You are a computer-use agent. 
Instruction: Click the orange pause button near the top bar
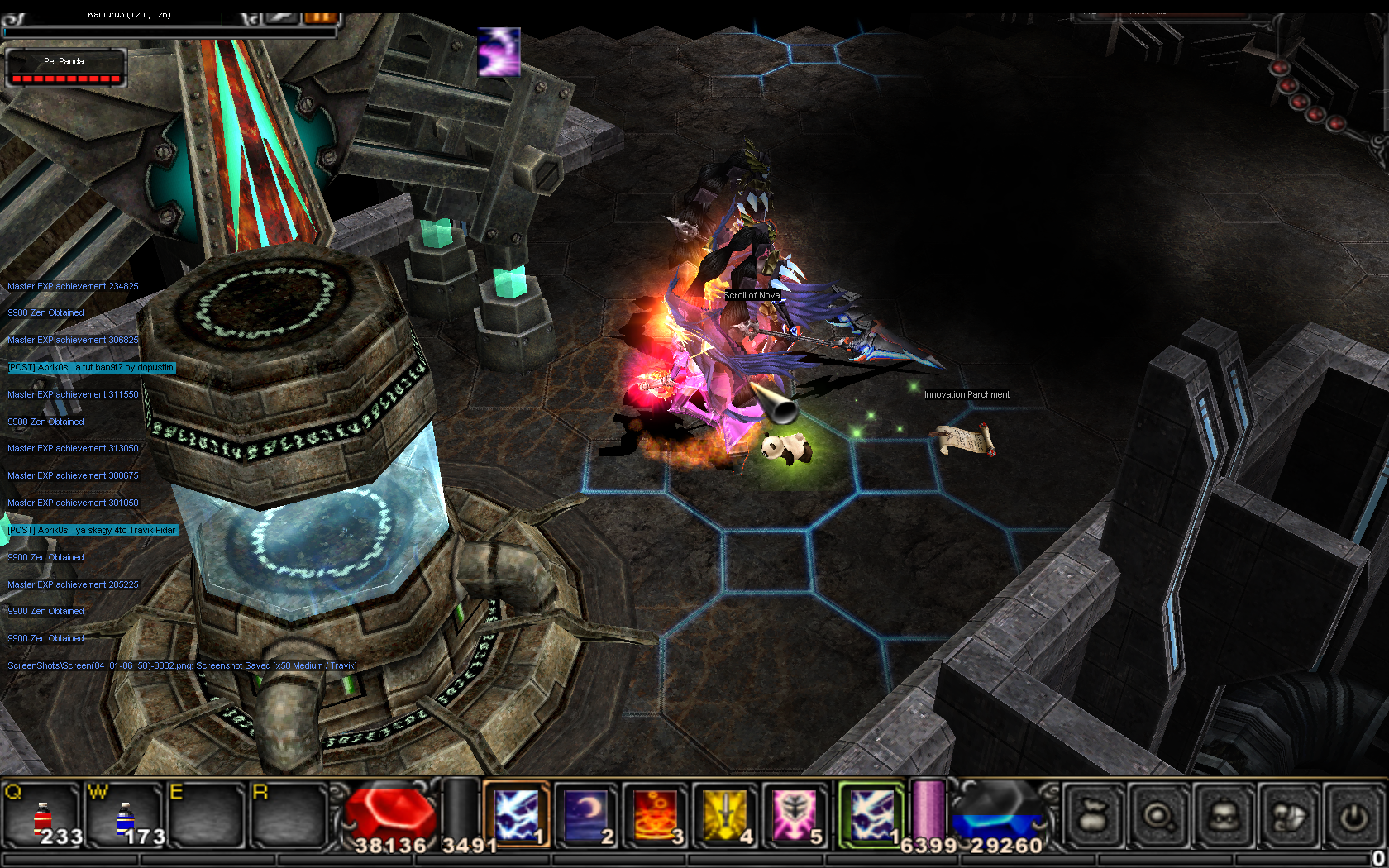321,17
